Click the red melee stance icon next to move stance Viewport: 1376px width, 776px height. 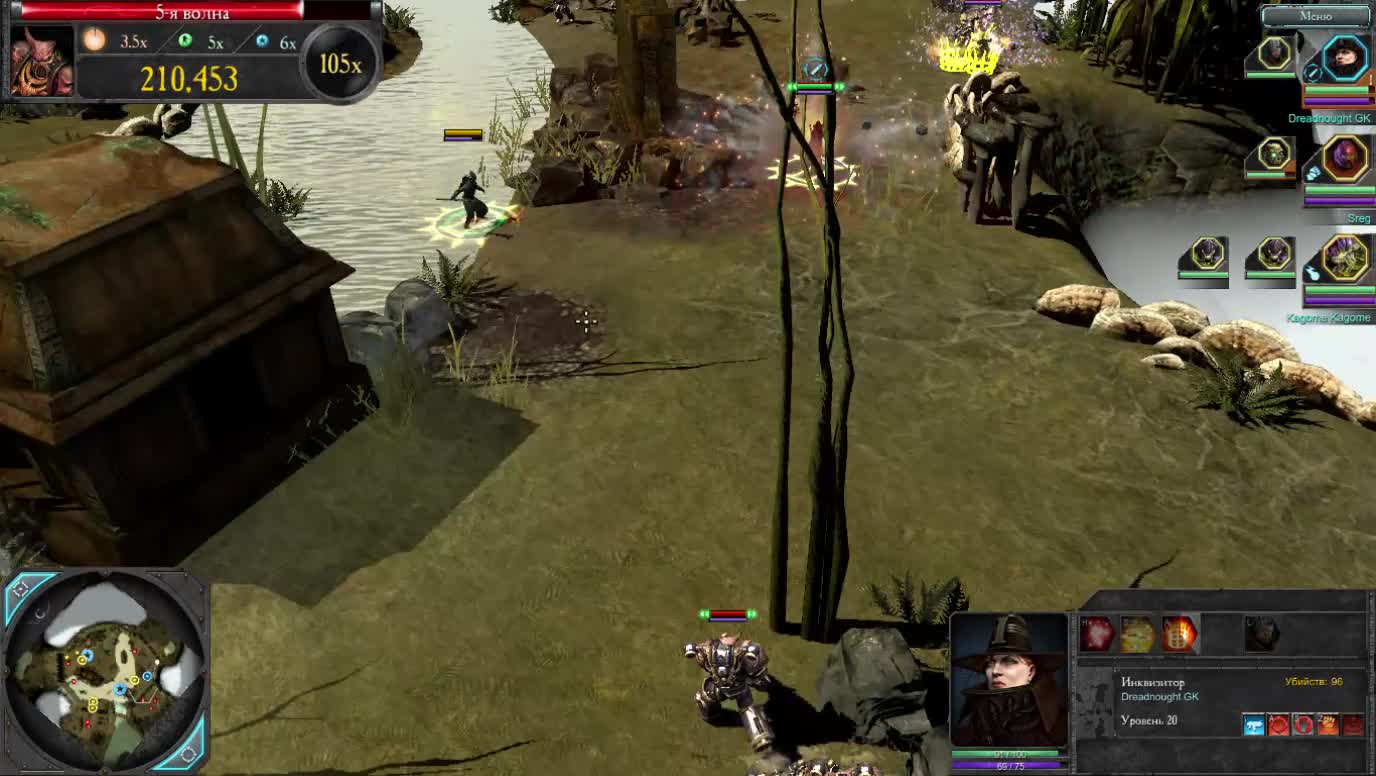coord(1278,724)
